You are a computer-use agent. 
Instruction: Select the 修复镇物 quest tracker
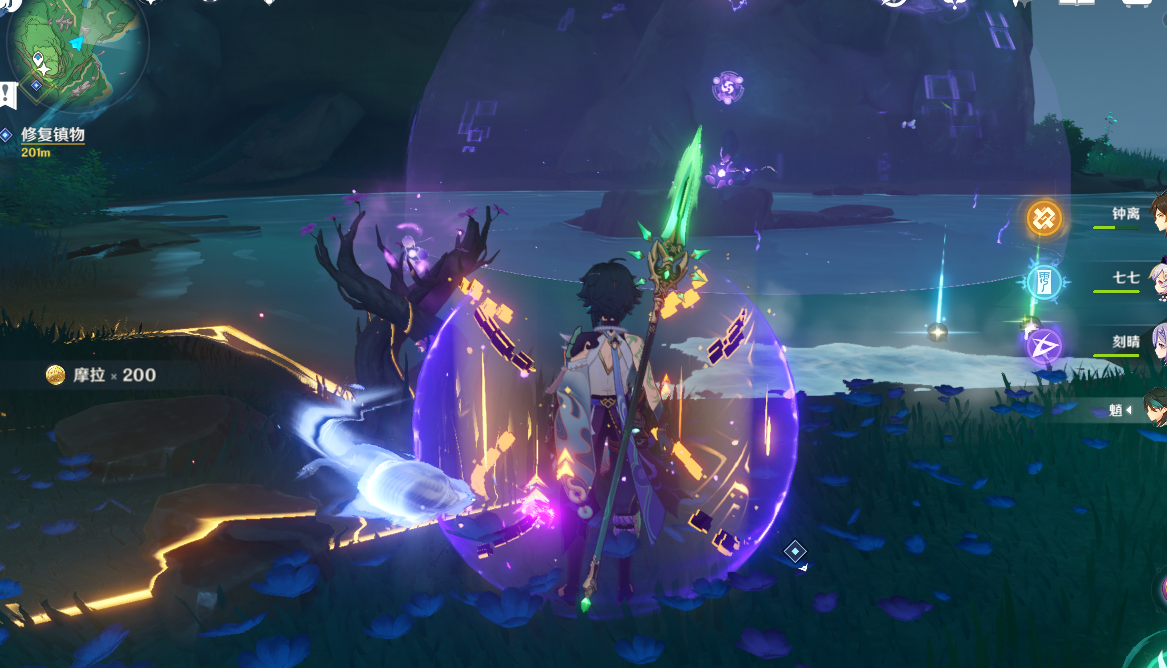(52, 134)
